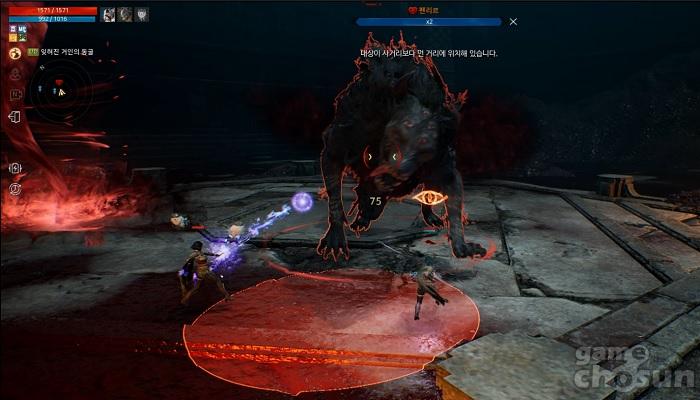The image size is (700, 400).
Task: Select the first party member portrait
Action: pos(108,14)
